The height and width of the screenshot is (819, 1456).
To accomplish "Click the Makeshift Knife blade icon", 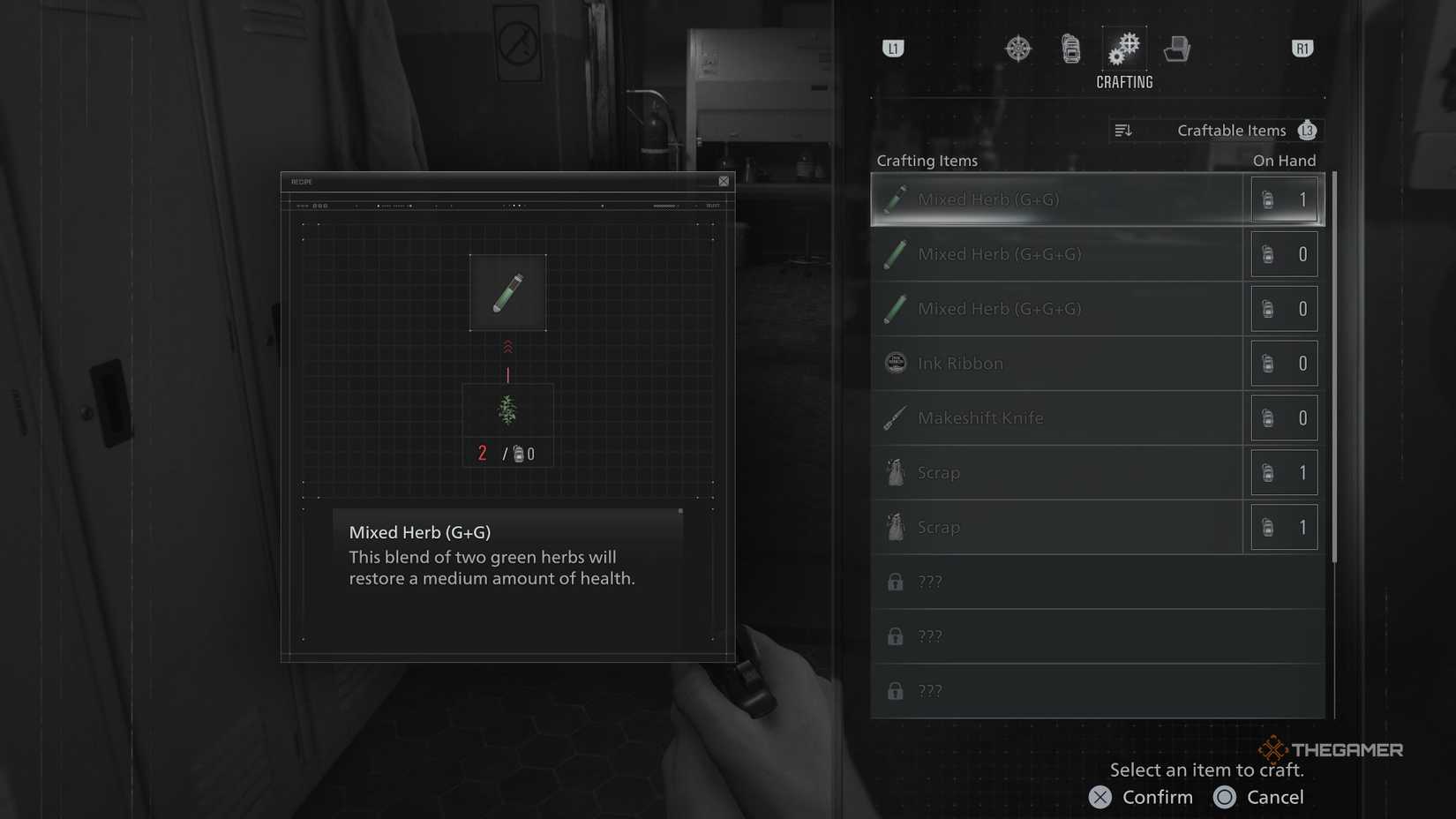I will coord(894,417).
